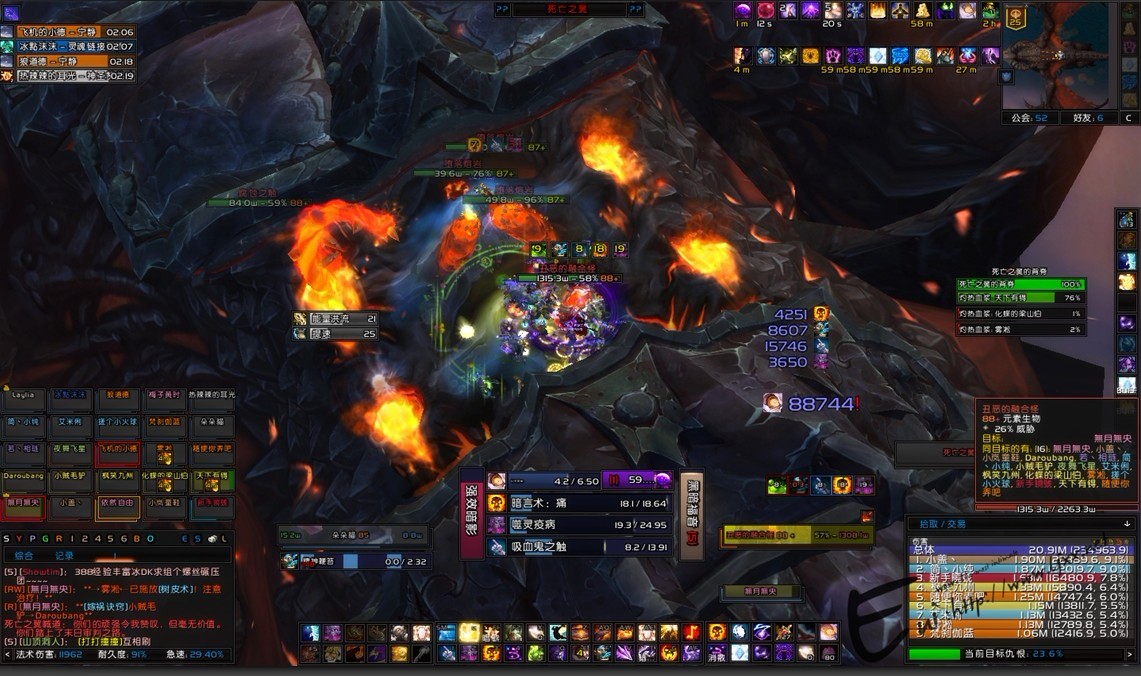Click the Y channel shortcut button
This screenshot has width=1141, height=676.
(20, 538)
